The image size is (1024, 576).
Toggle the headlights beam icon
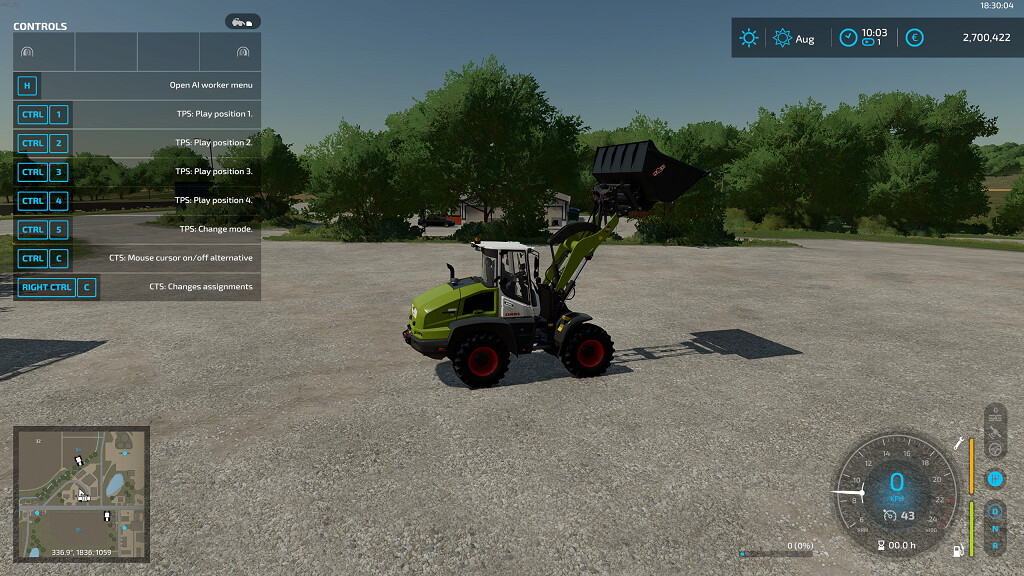[995, 415]
